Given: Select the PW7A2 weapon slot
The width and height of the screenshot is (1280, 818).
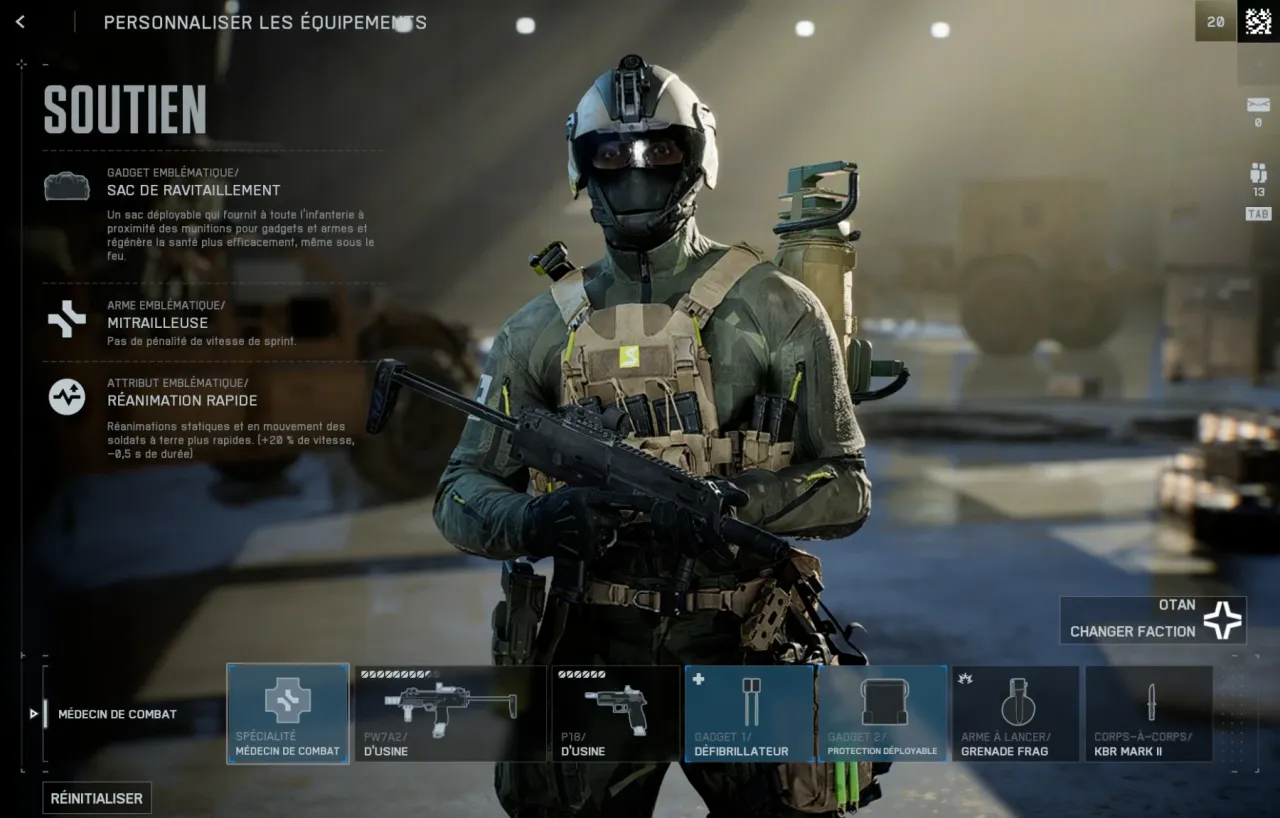Looking at the screenshot, I should click(450, 713).
